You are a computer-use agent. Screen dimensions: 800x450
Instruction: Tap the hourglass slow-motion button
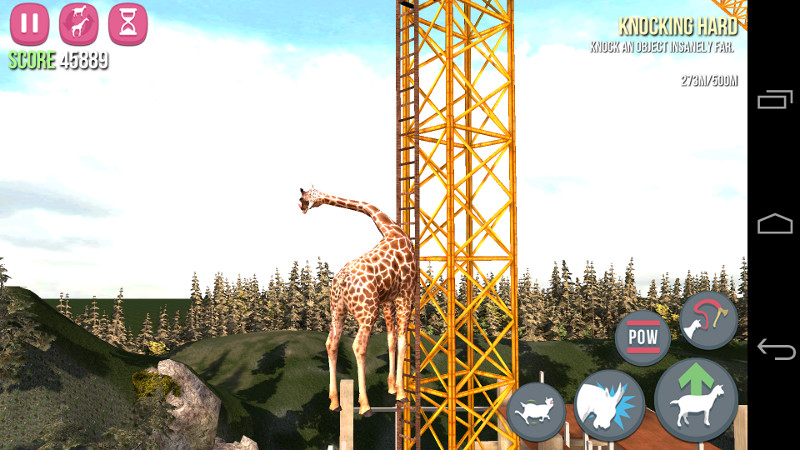click(128, 24)
